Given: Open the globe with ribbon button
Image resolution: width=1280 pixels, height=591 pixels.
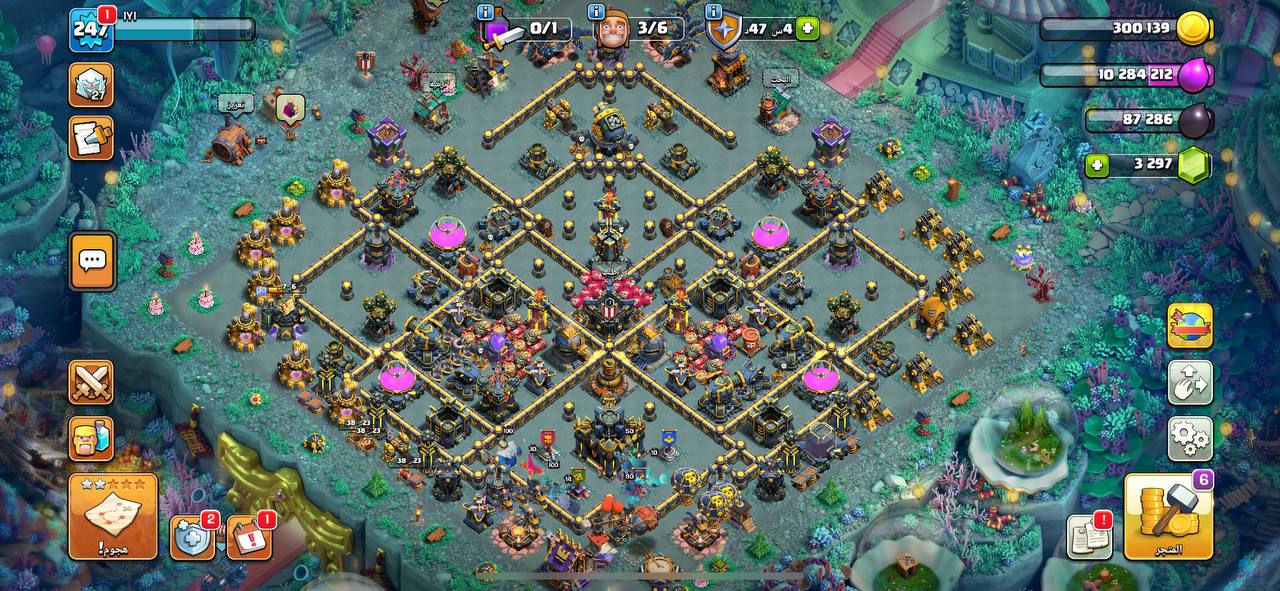Looking at the screenshot, I should [x=1190, y=326].
